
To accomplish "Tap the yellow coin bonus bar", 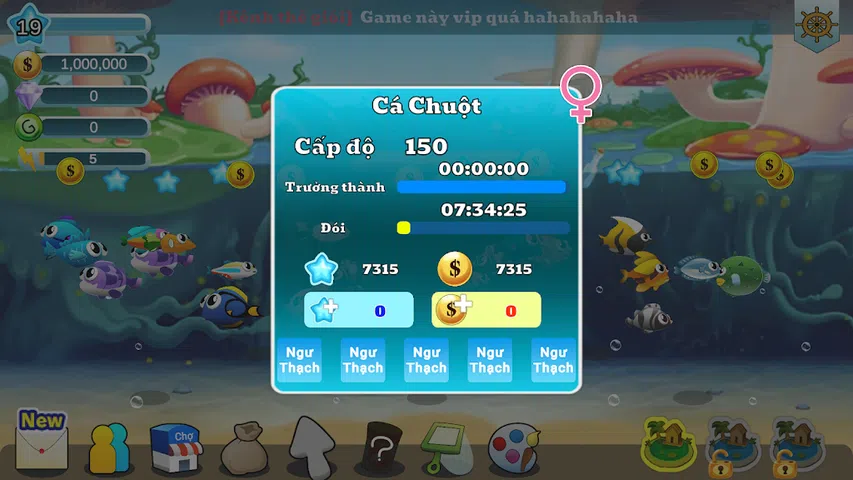I will (486, 310).
